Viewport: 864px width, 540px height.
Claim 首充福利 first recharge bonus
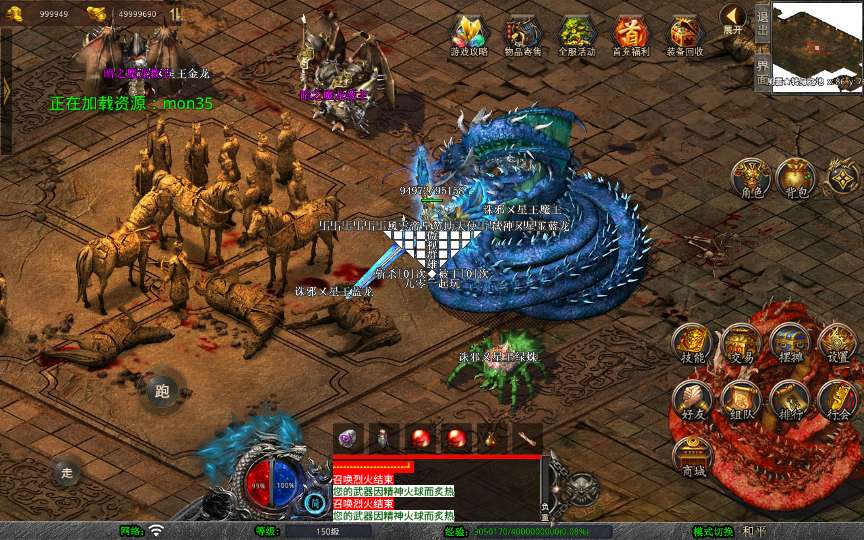click(631, 36)
